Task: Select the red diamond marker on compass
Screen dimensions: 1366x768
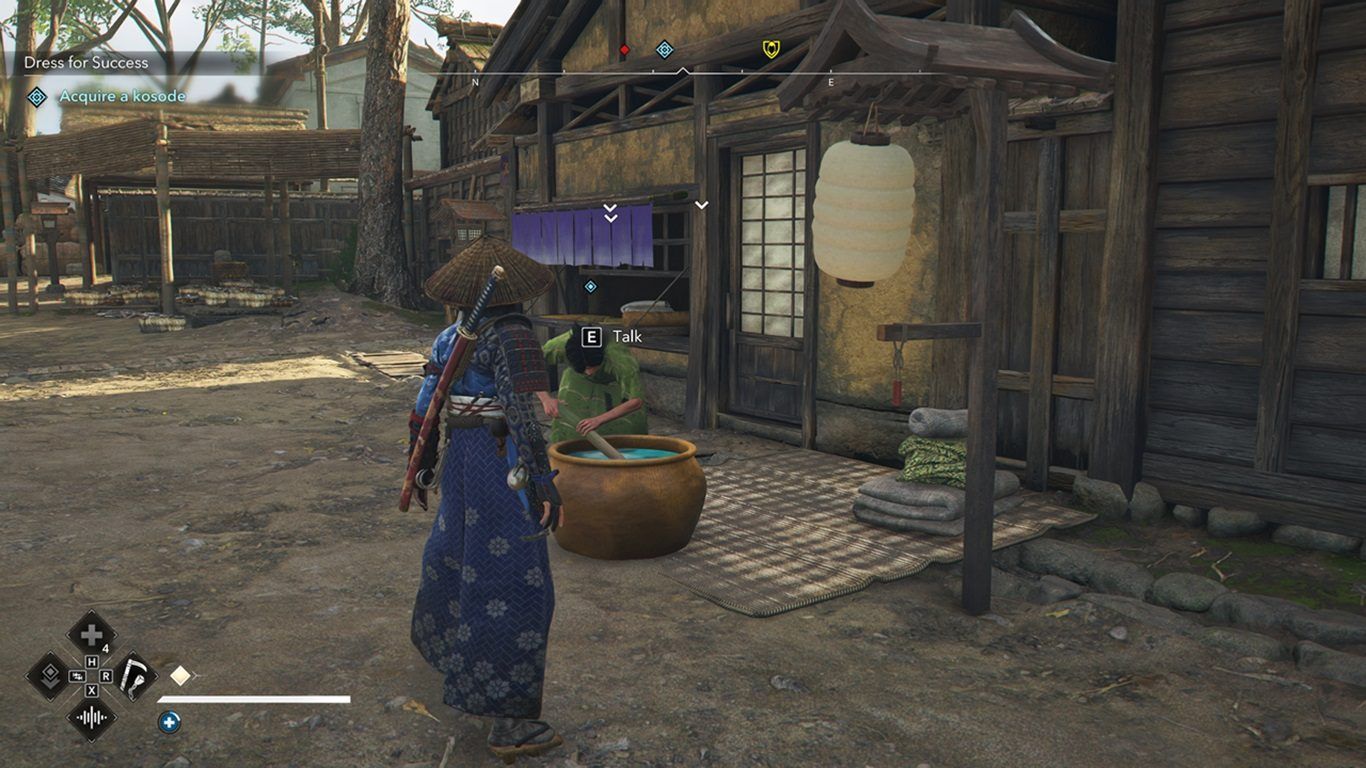Action: point(625,49)
